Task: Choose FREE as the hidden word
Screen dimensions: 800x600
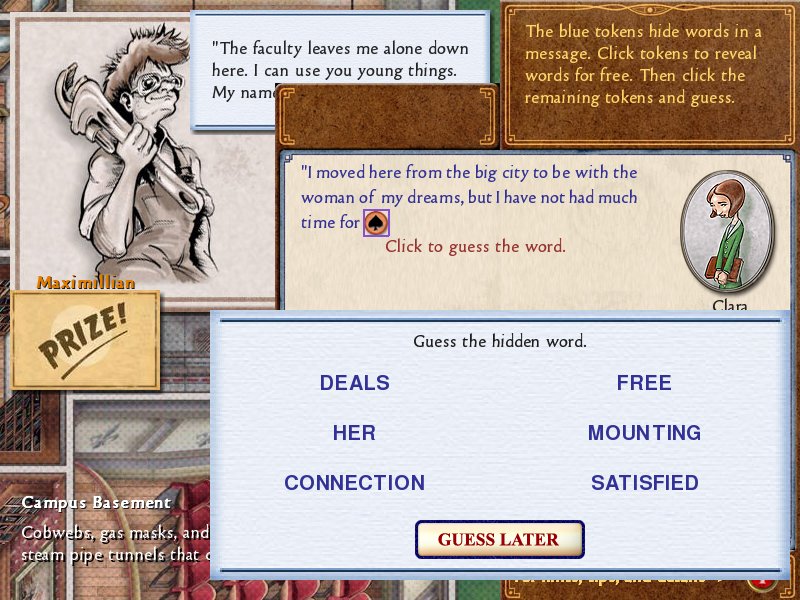Action: tap(644, 383)
